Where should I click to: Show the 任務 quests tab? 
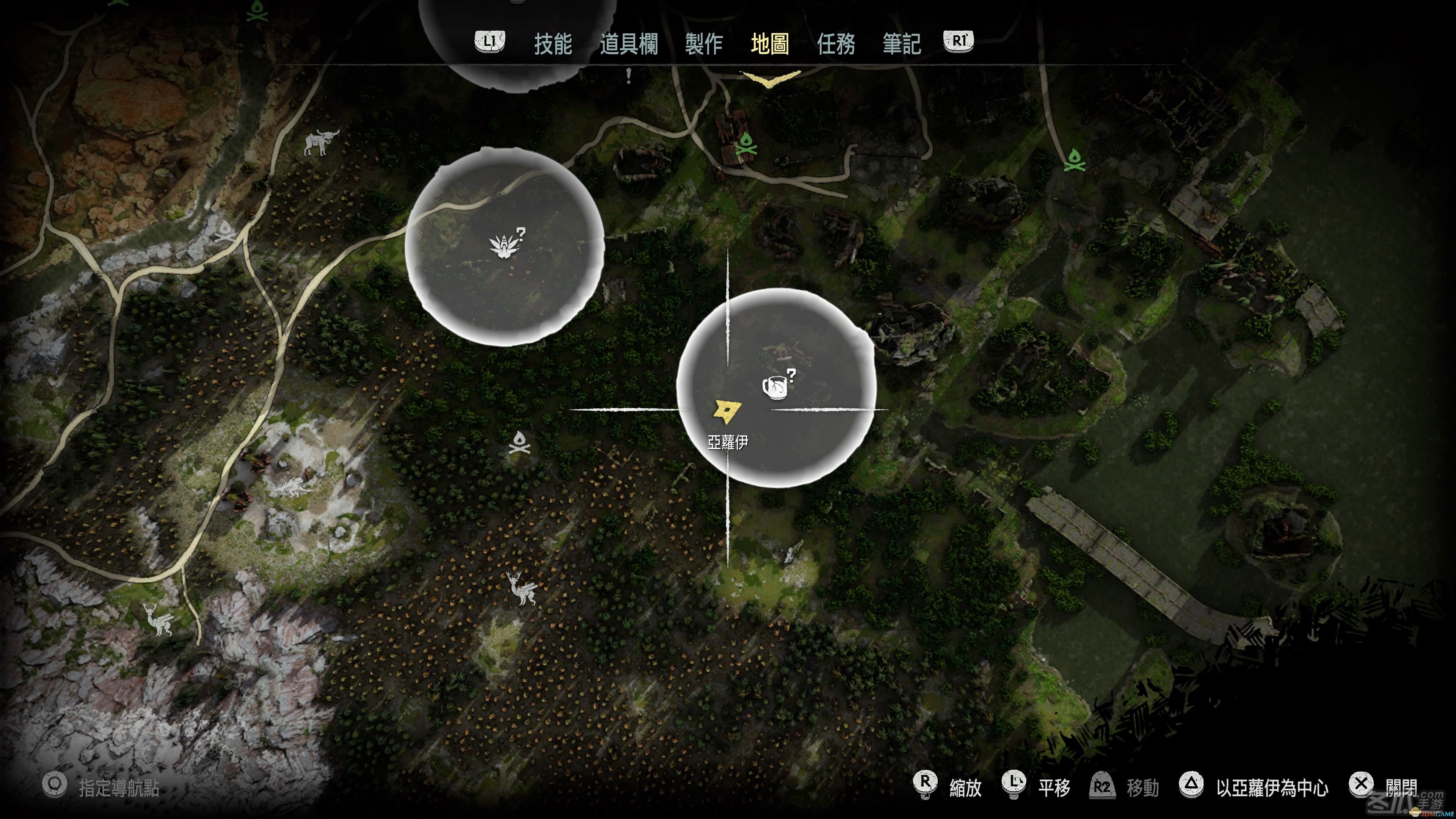[x=835, y=44]
